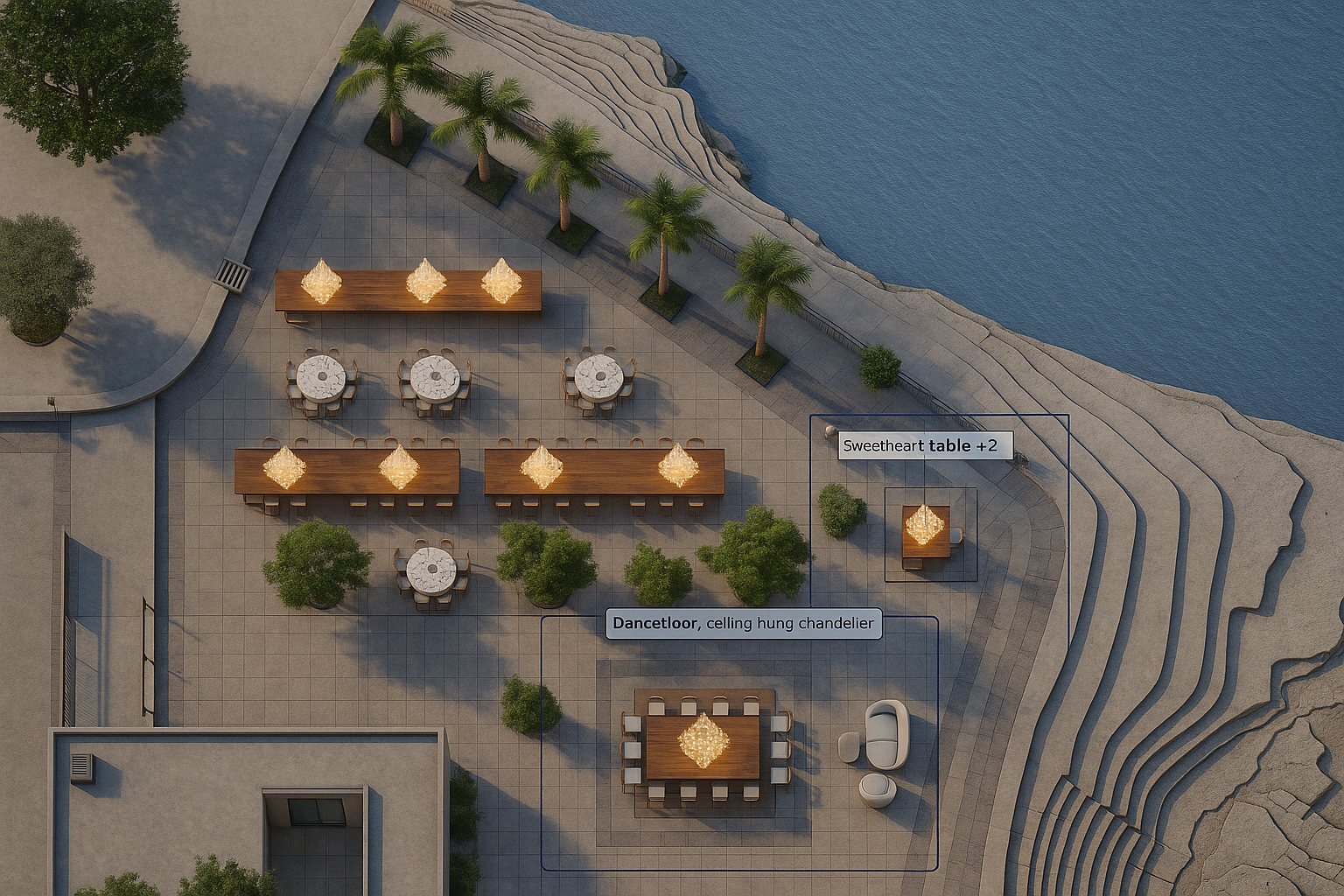The image size is (1344, 896).
Task: Click the Dancetloor chandelier annotation label
Action: (743, 624)
